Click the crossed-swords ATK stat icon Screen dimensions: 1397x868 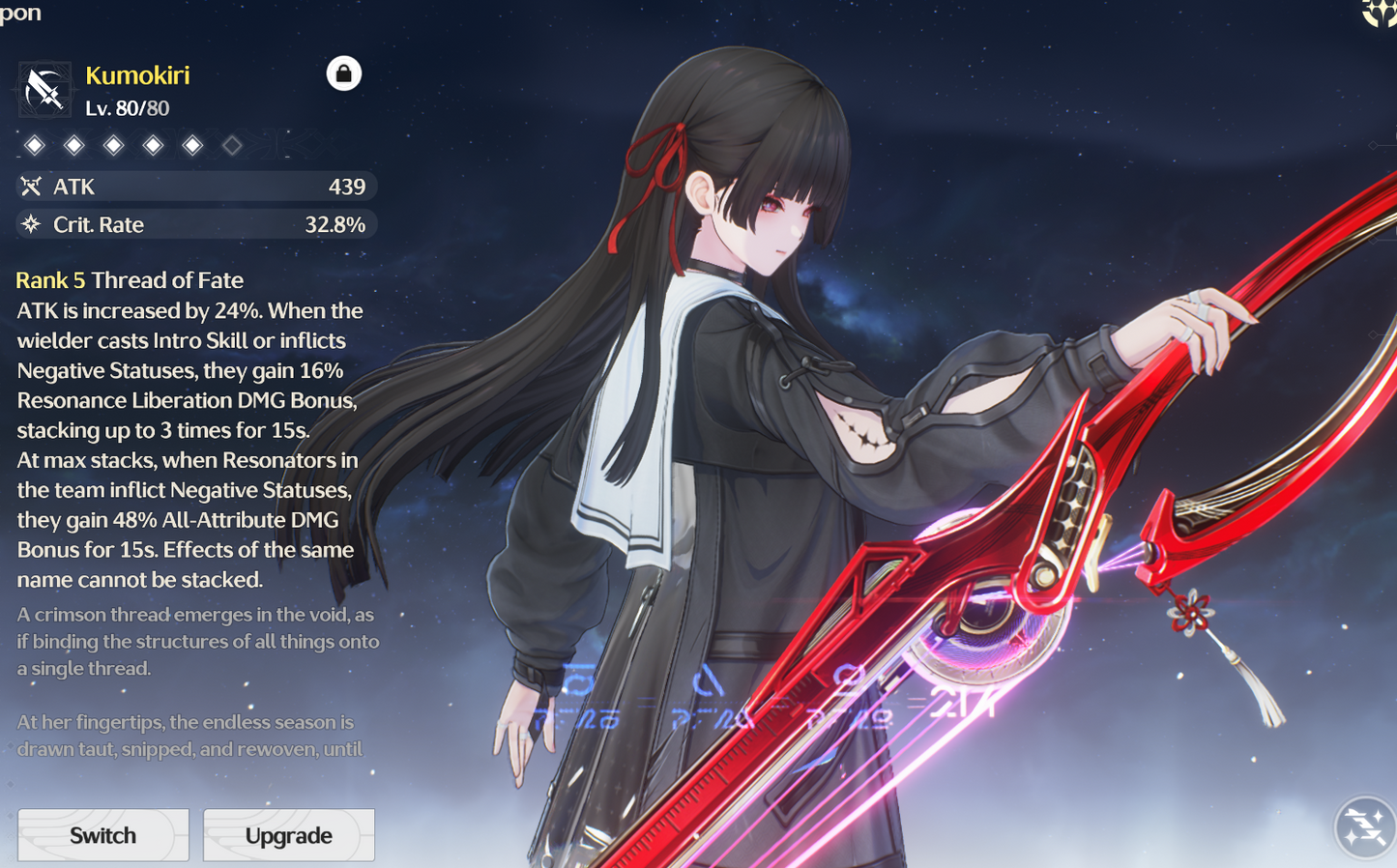click(x=32, y=186)
